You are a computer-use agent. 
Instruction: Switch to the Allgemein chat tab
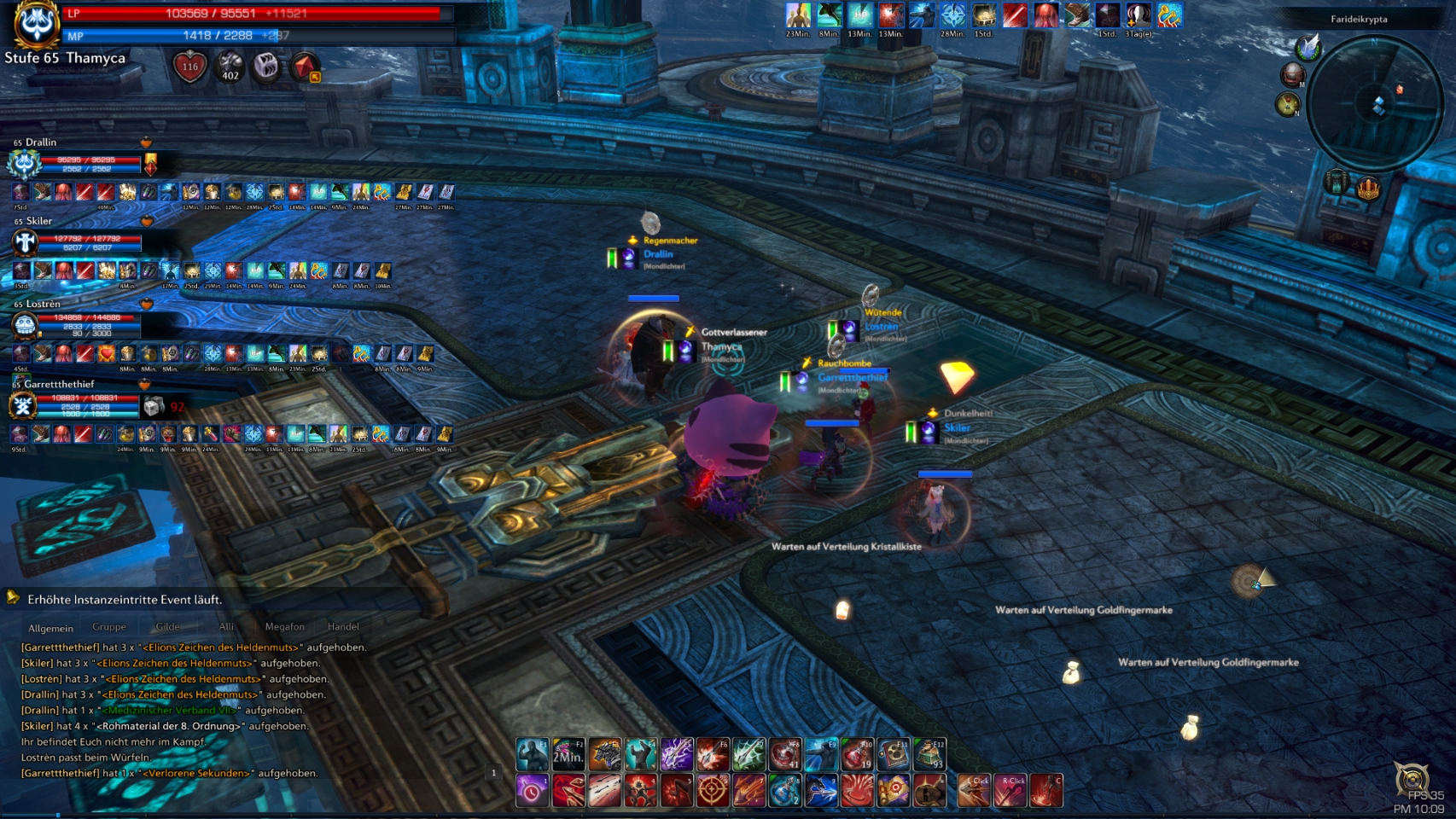tap(50, 628)
